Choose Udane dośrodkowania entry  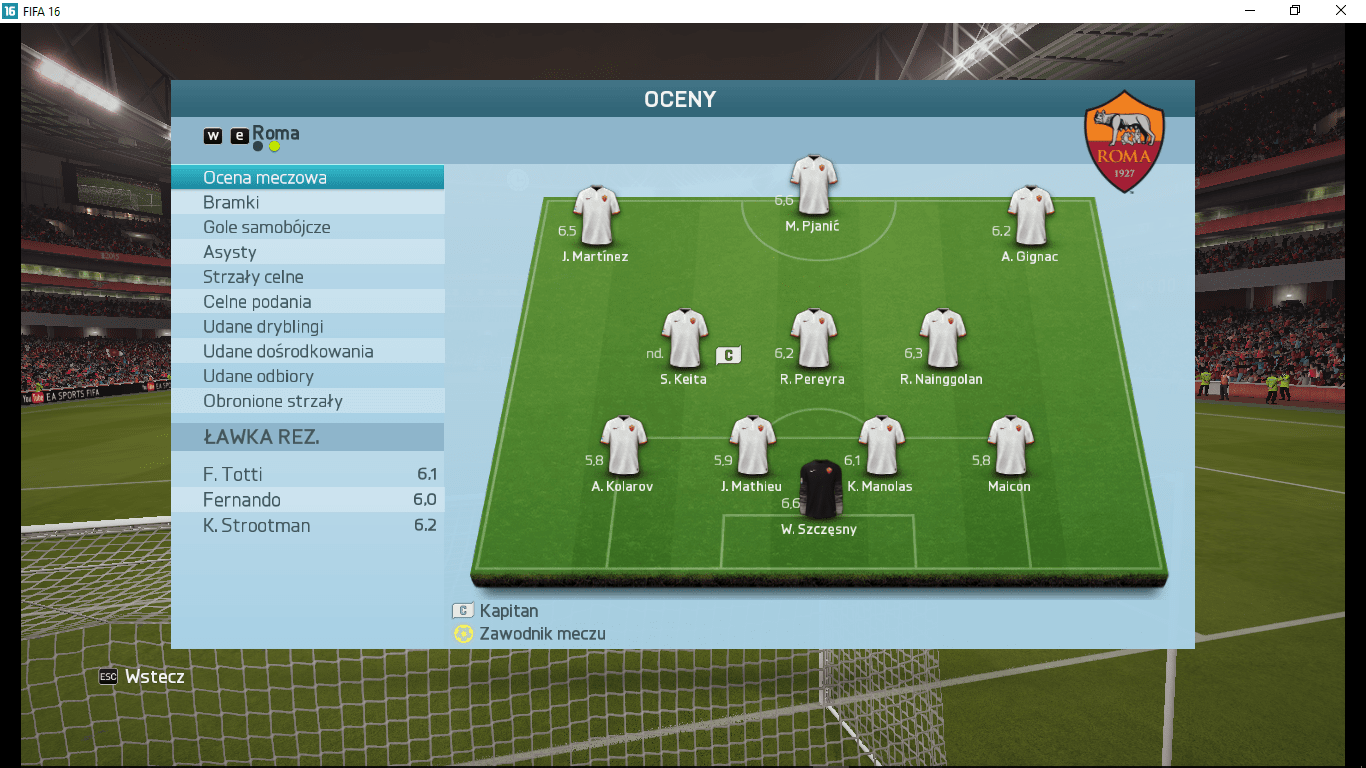[x=307, y=352]
